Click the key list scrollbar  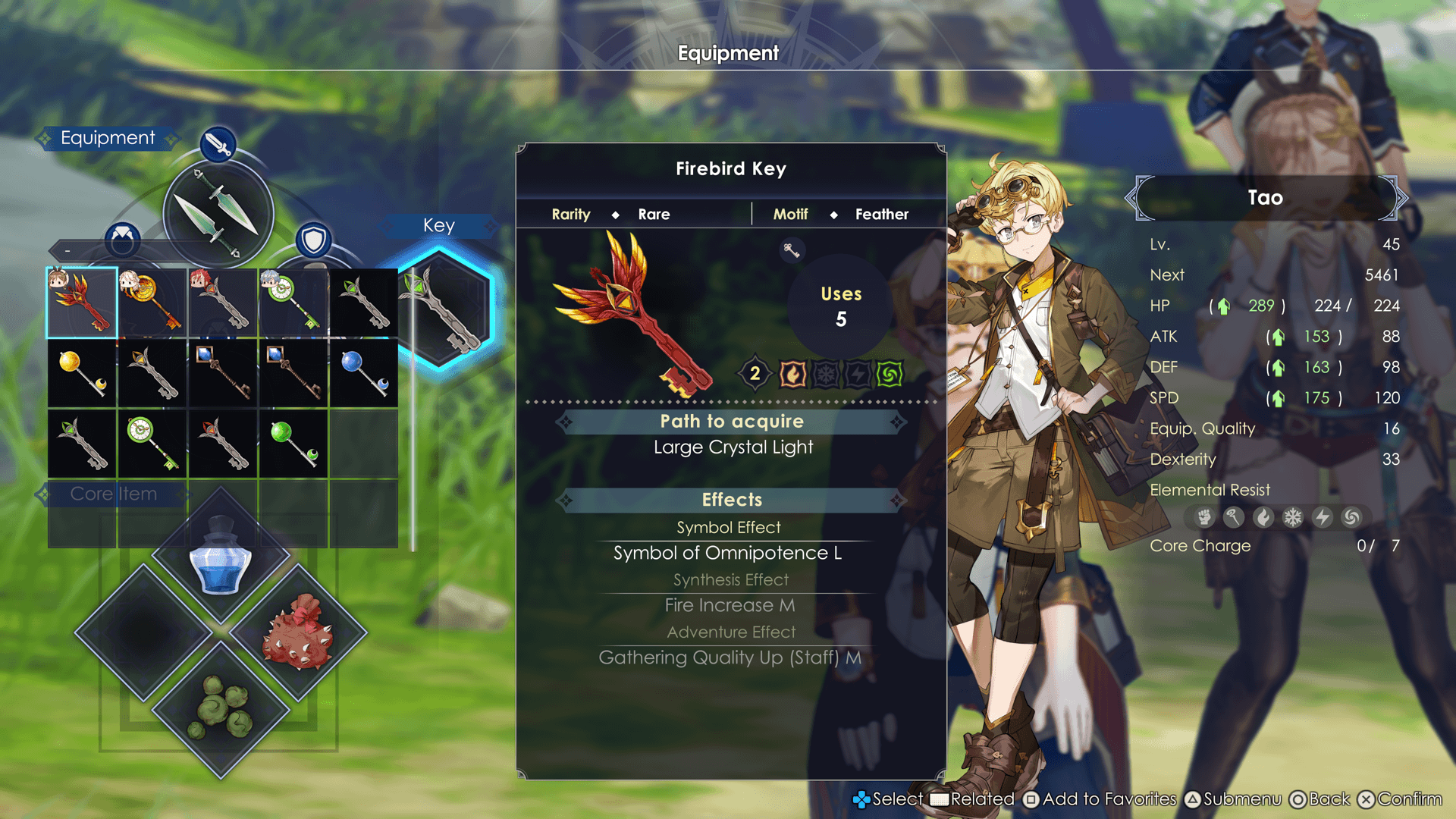point(413,409)
